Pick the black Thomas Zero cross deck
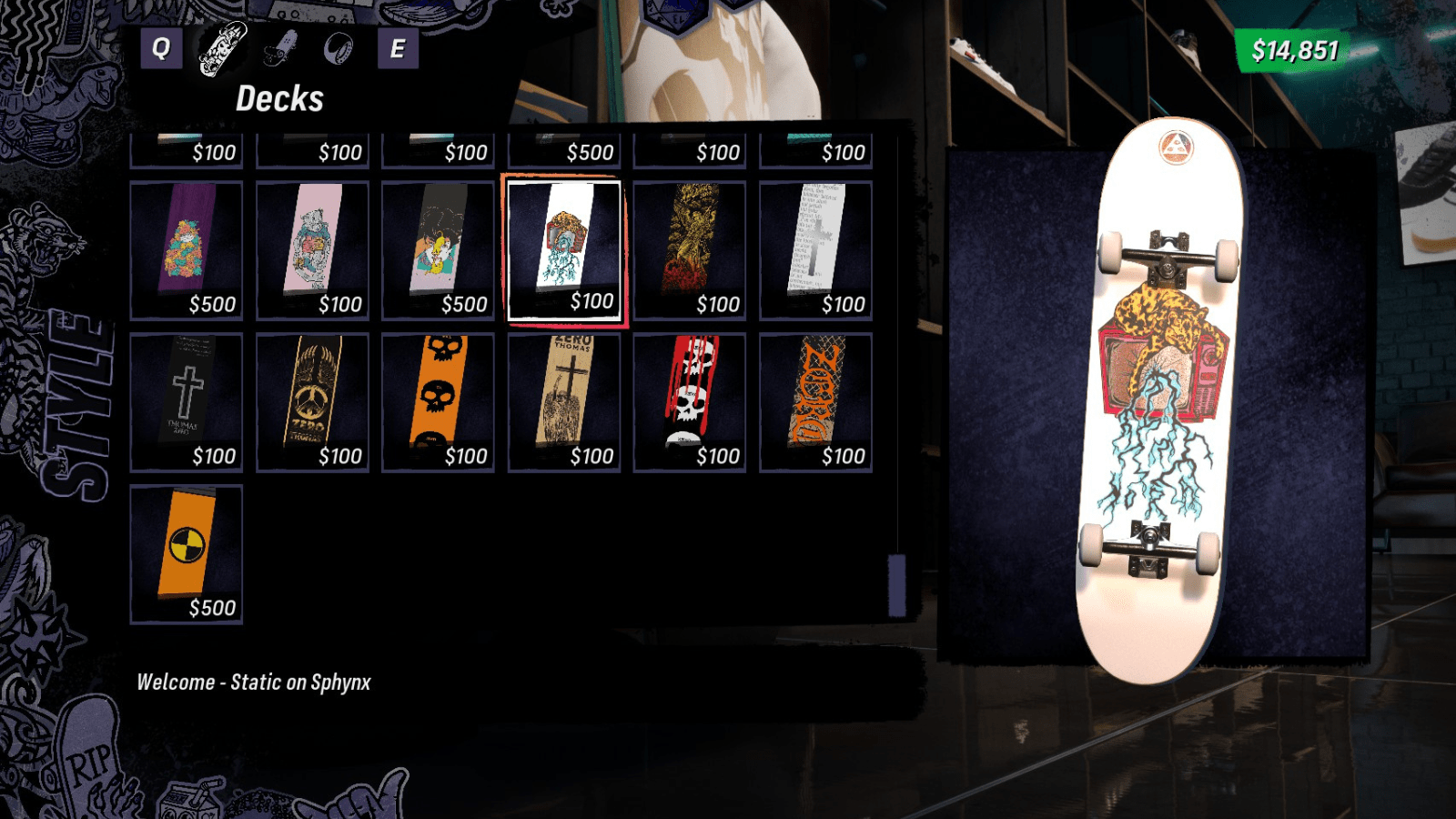The image size is (1456, 819). [x=187, y=402]
